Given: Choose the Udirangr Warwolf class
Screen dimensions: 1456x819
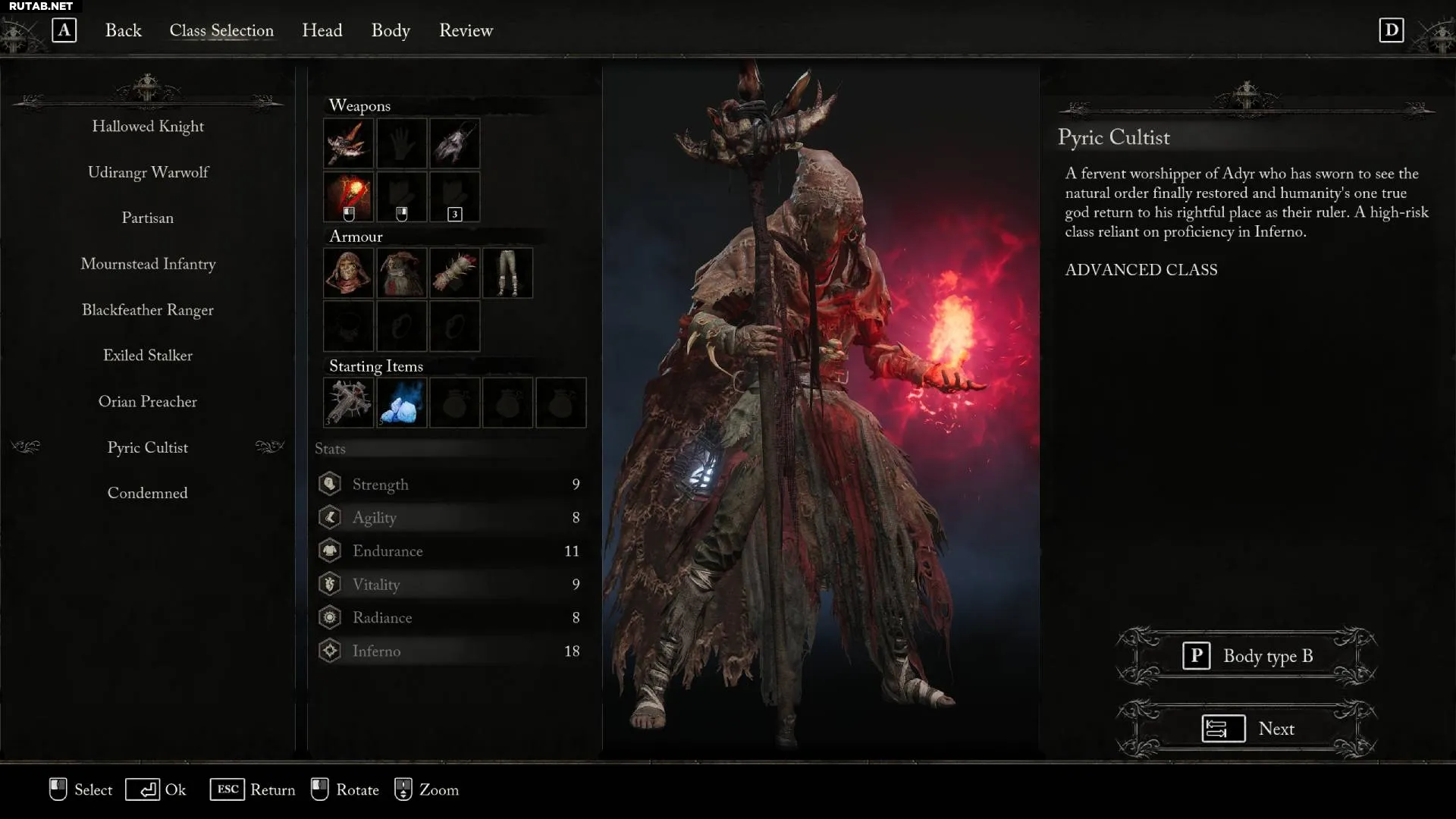Looking at the screenshot, I should (148, 172).
